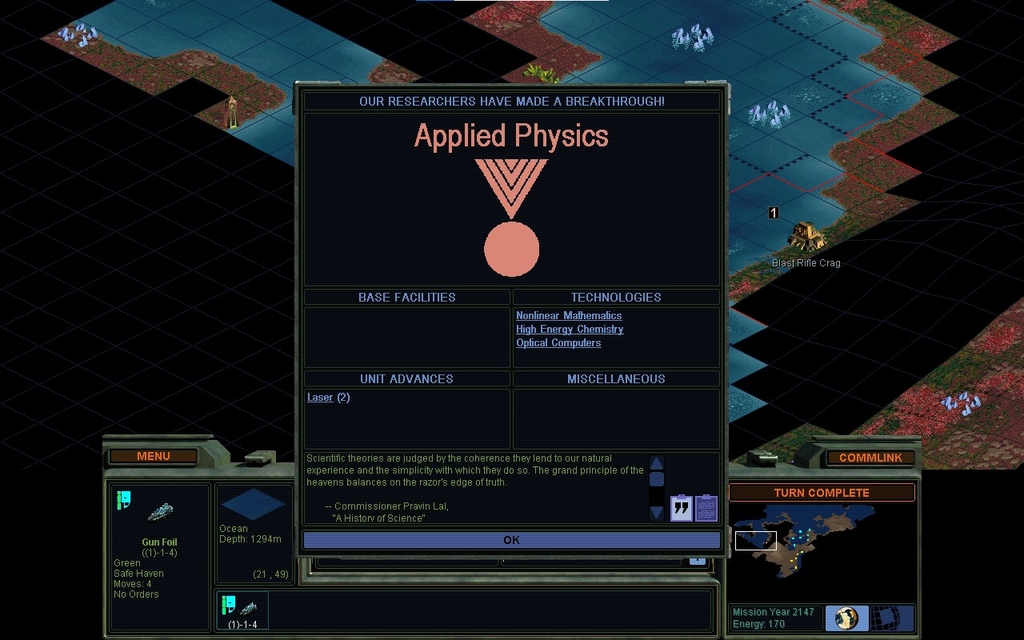
Task: Open the COMMLINK panel
Action: pos(870,458)
